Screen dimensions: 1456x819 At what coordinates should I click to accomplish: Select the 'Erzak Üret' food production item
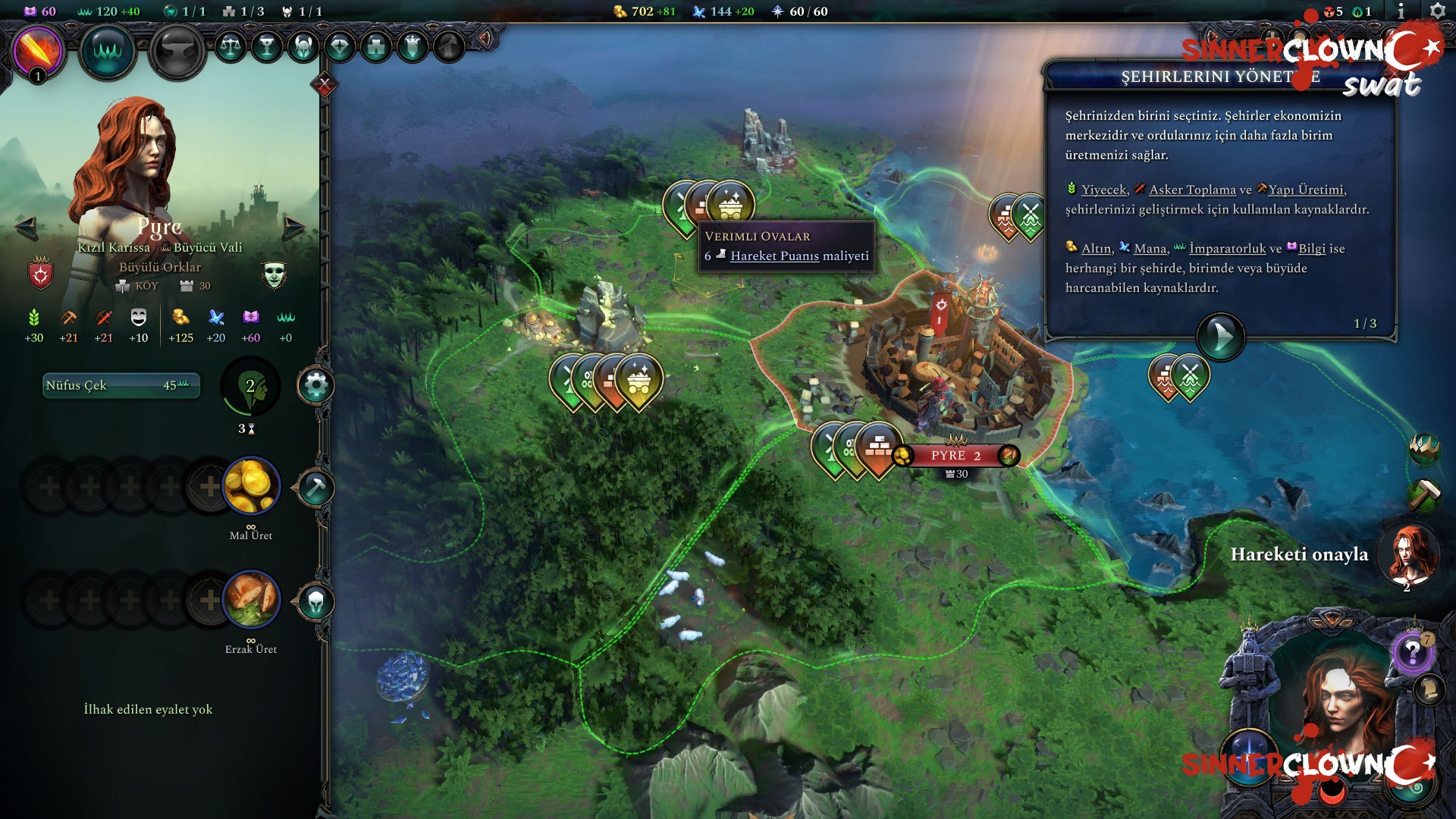[x=251, y=600]
